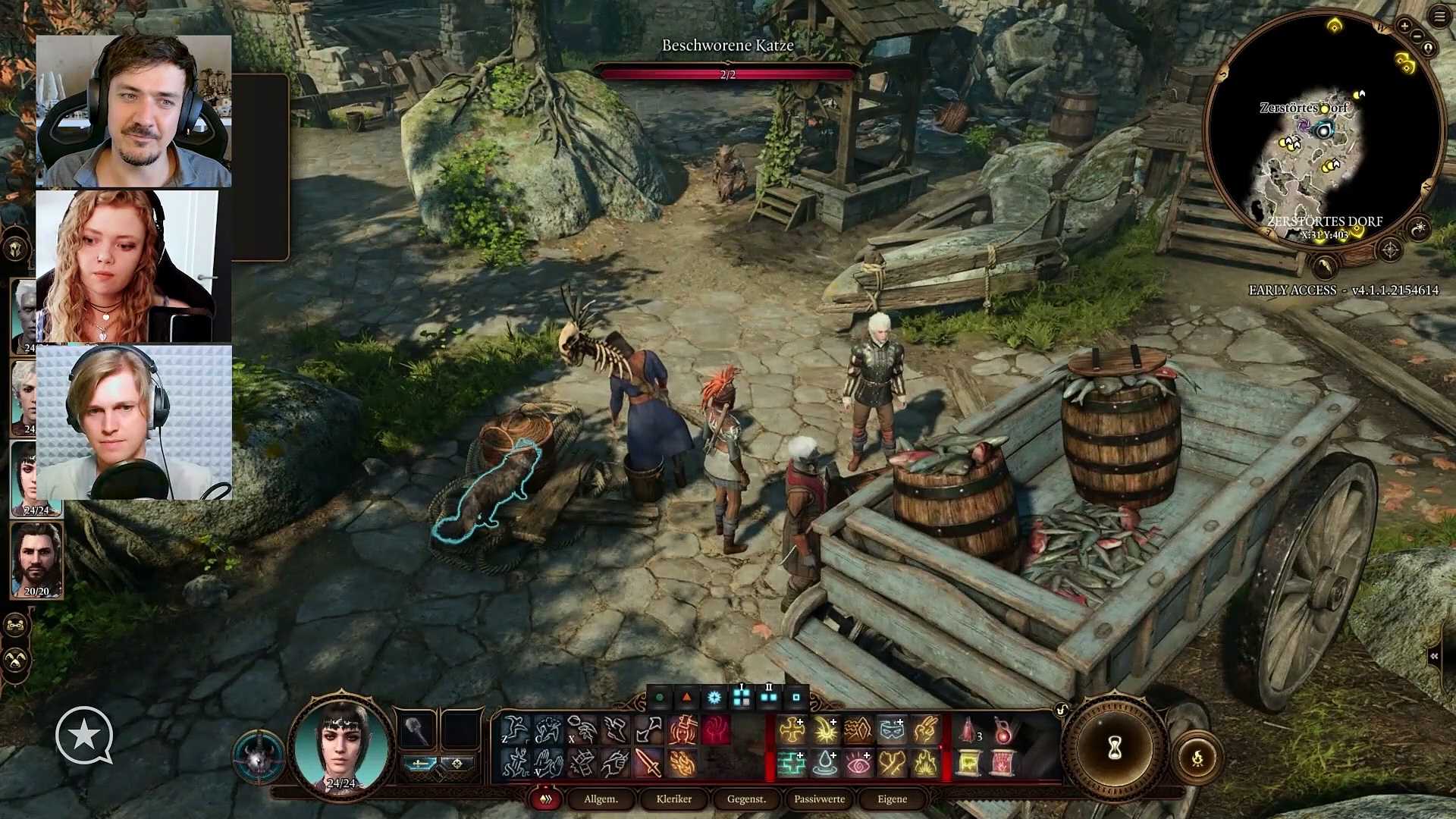Zoom out on the minimap

(x=1417, y=37)
